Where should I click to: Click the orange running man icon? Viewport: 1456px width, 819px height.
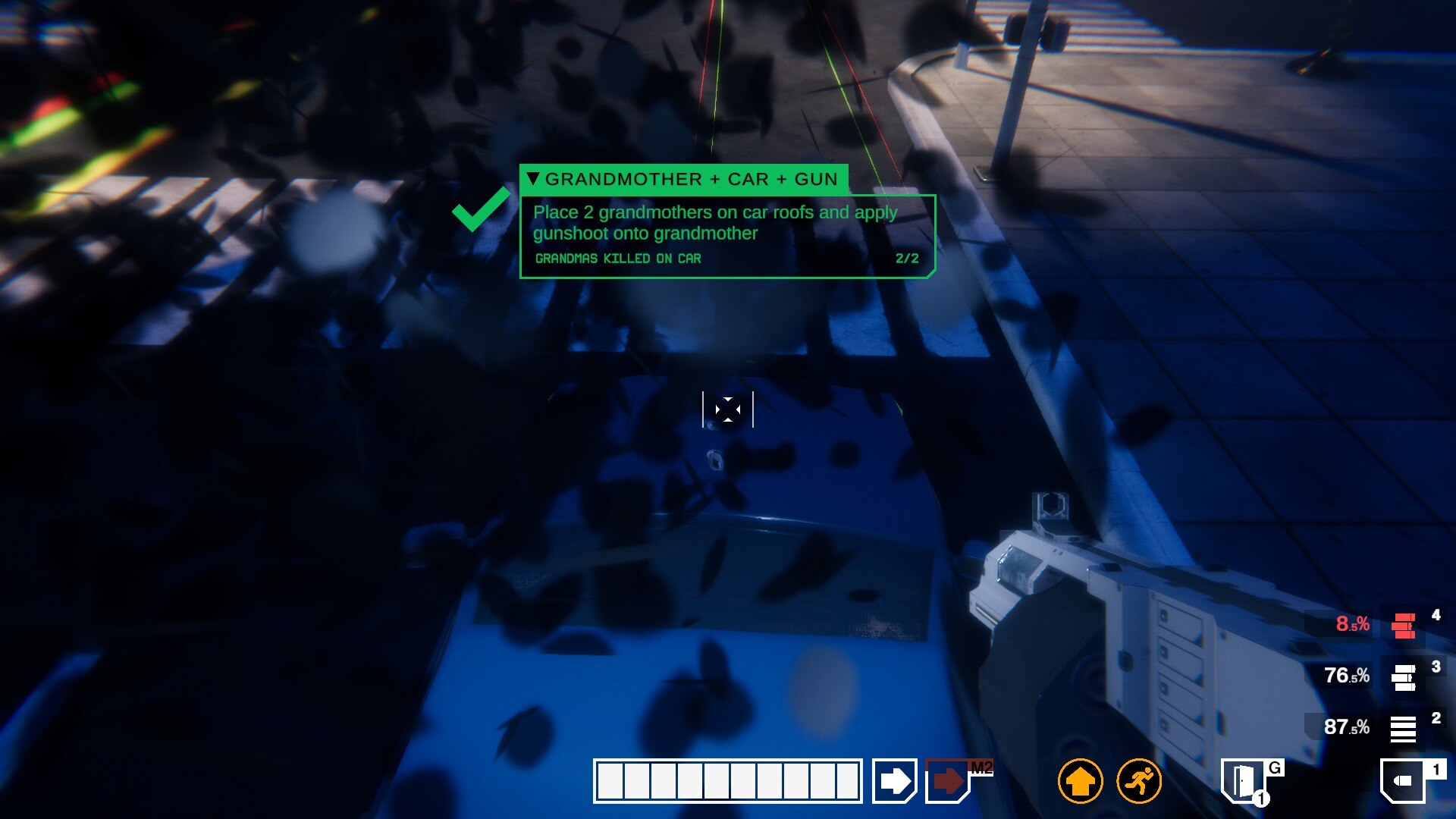1139,780
